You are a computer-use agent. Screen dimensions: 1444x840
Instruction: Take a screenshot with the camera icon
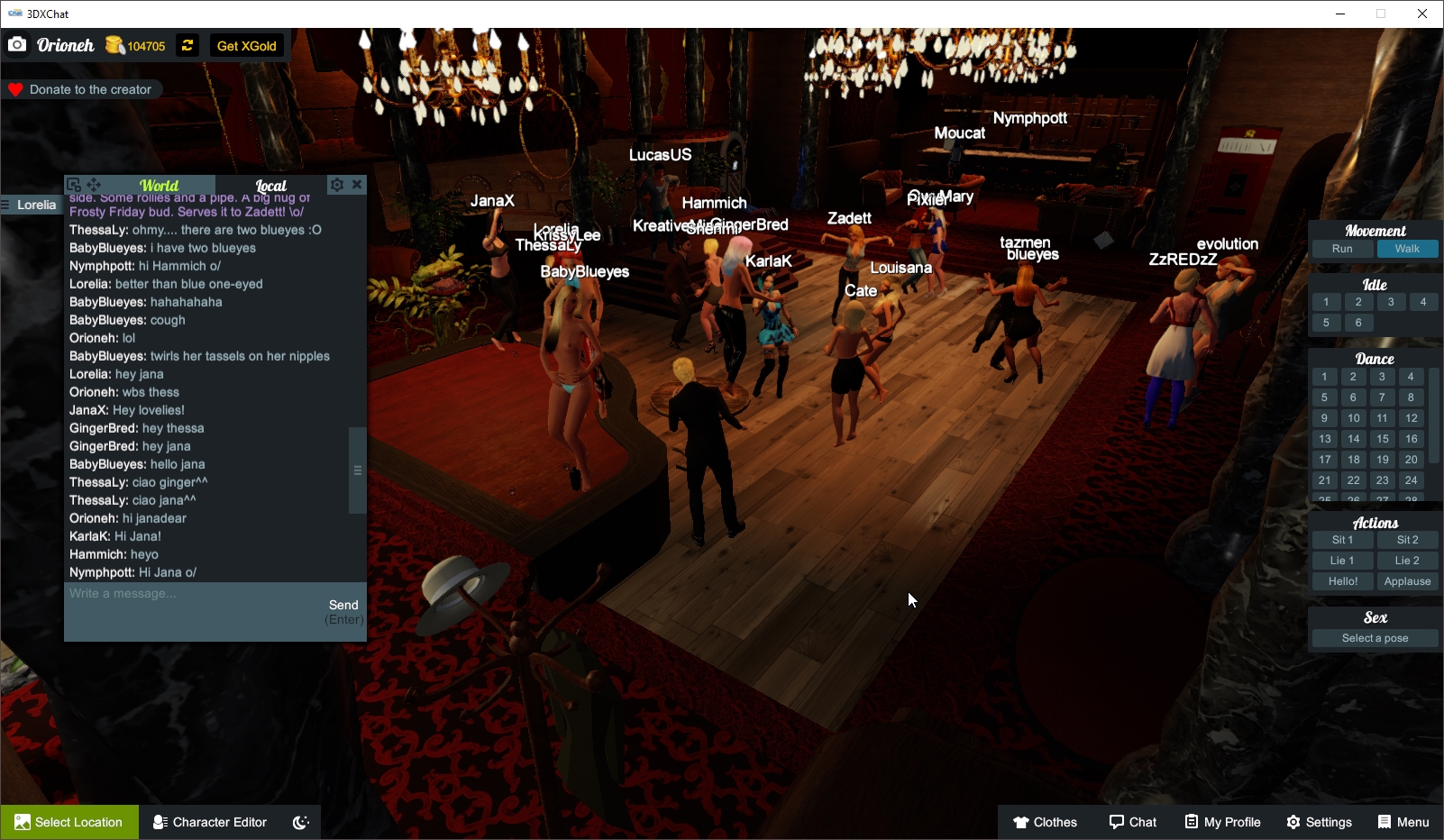tap(16, 43)
